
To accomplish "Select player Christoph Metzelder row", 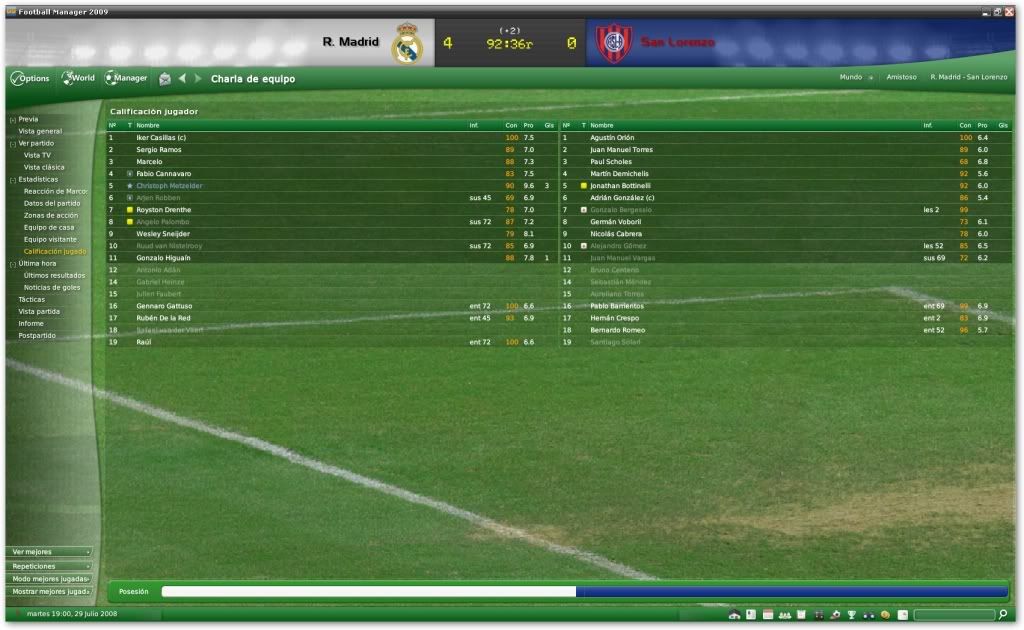I will coord(169,185).
